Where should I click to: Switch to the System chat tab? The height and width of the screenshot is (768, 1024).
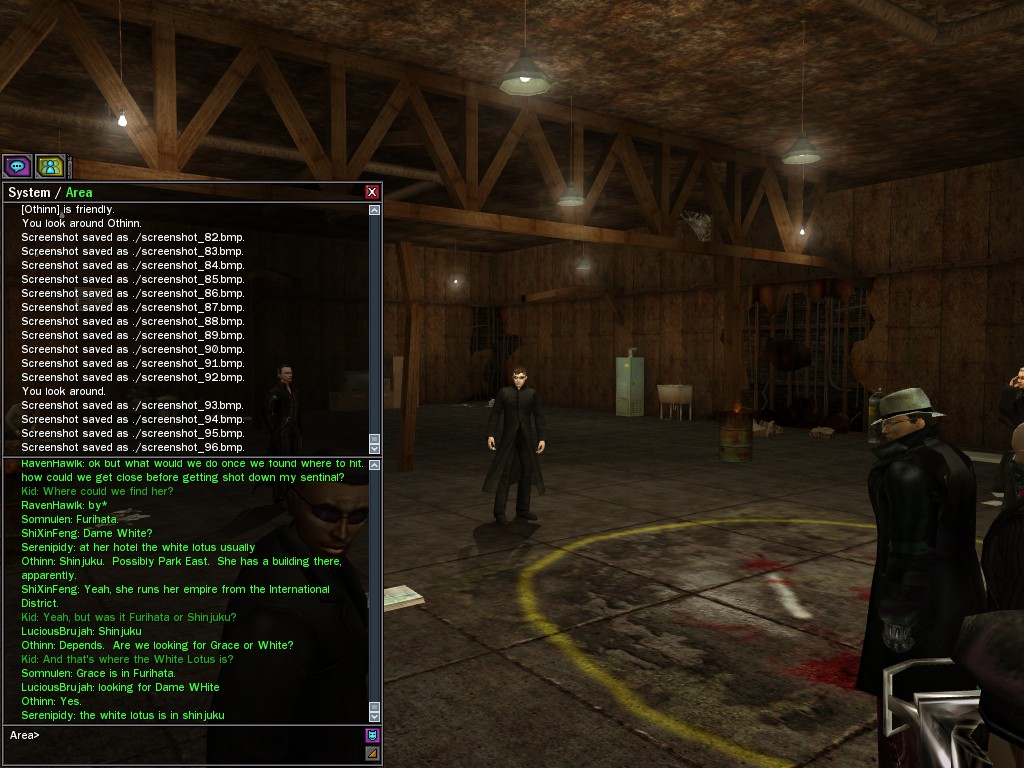[28, 192]
